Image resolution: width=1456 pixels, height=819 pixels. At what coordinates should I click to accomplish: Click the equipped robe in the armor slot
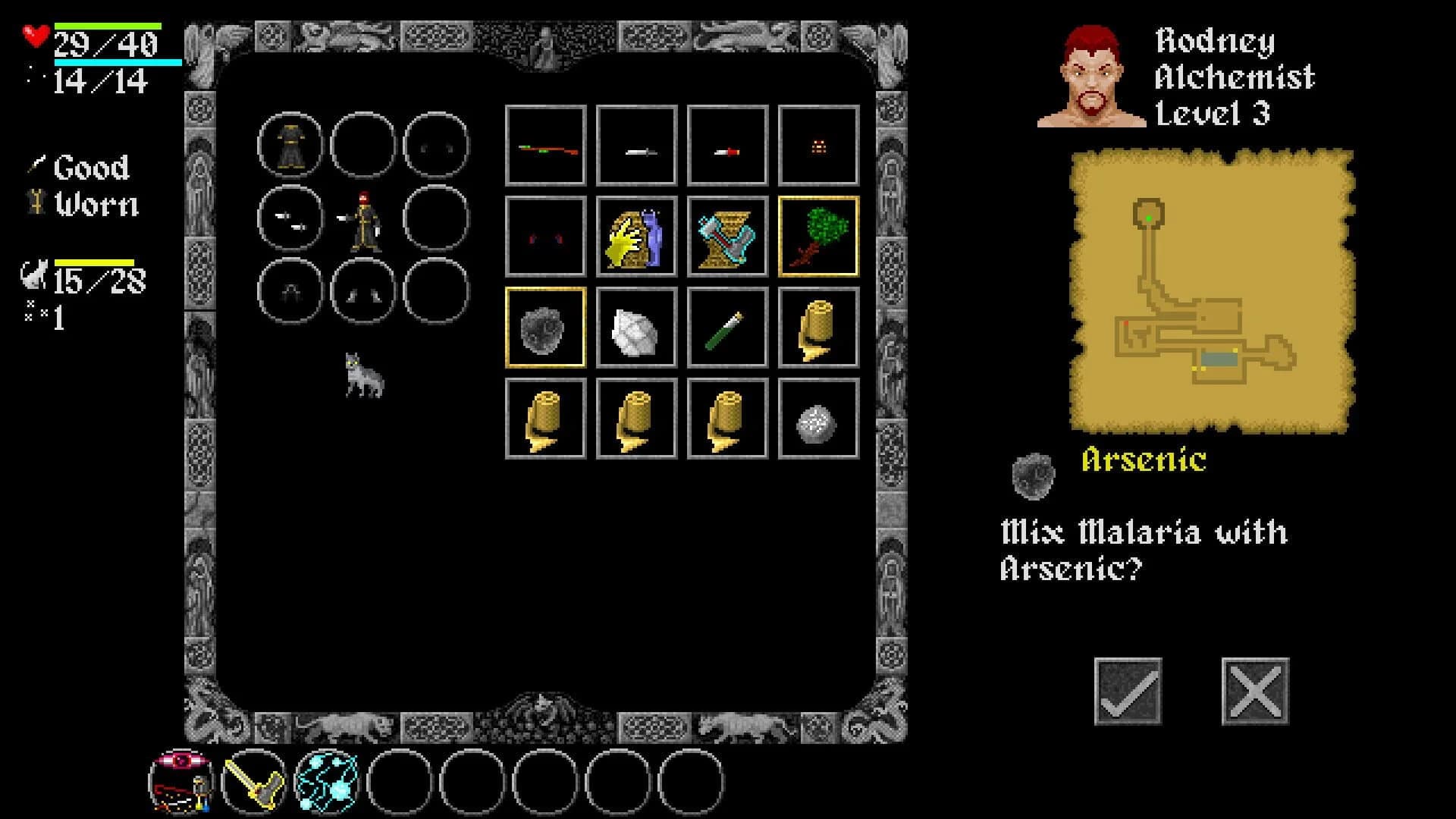(x=289, y=146)
